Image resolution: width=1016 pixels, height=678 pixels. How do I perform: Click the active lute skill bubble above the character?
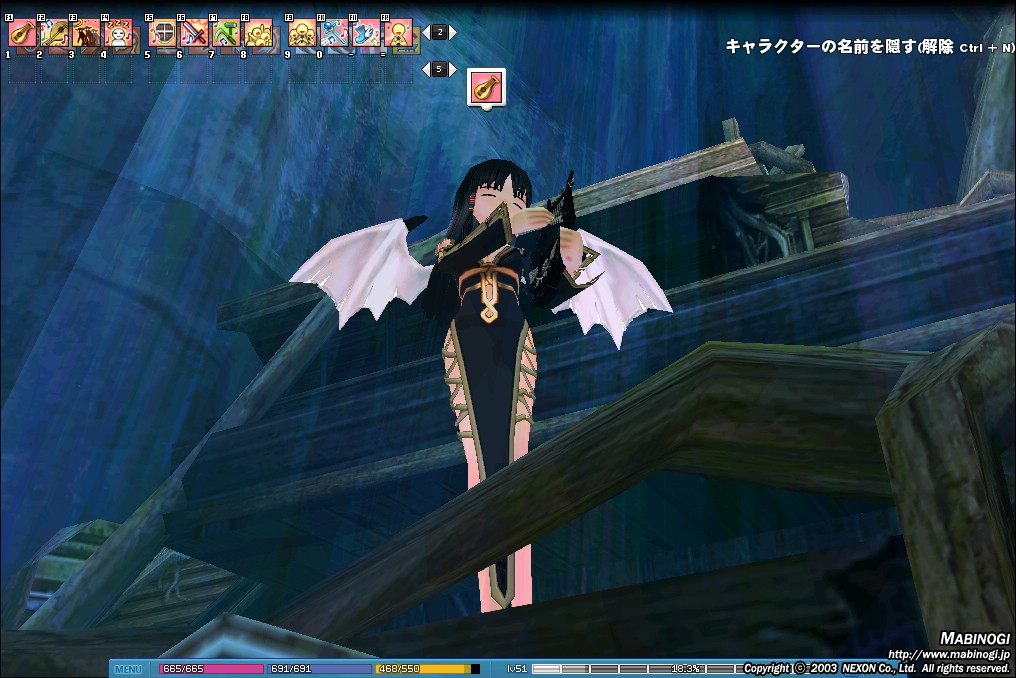pos(487,86)
